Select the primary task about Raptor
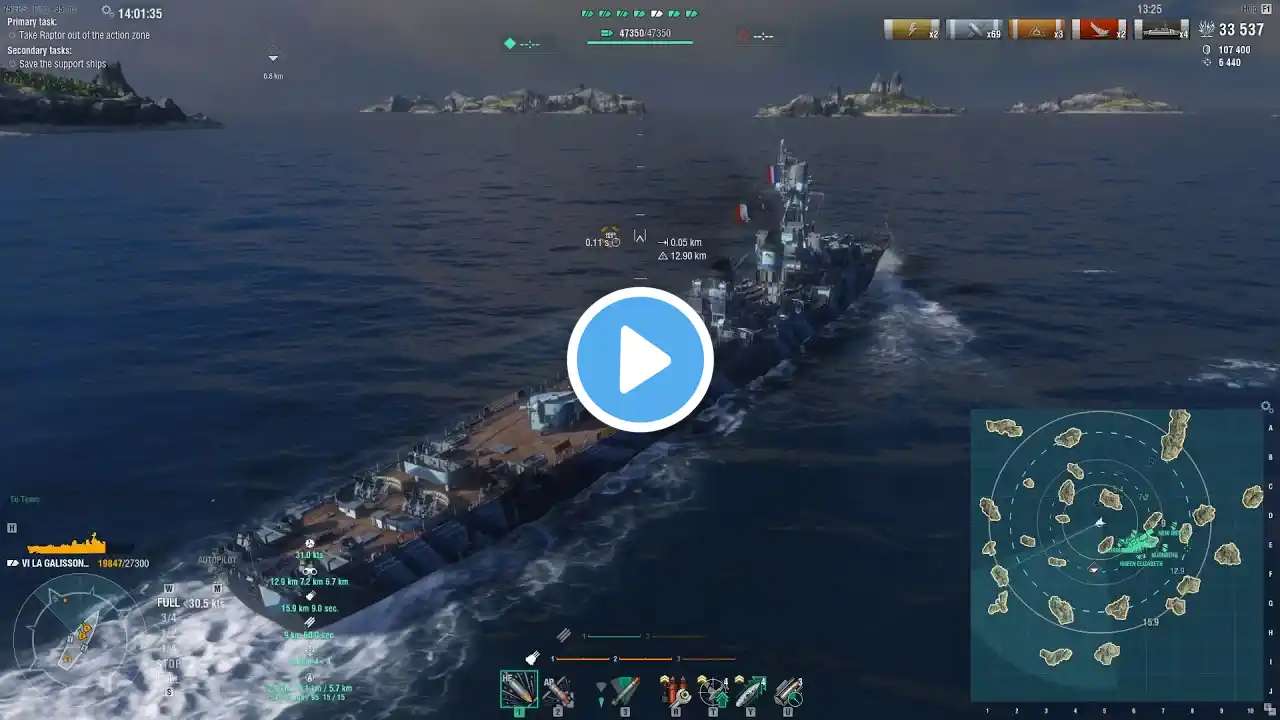 tap(82, 35)
